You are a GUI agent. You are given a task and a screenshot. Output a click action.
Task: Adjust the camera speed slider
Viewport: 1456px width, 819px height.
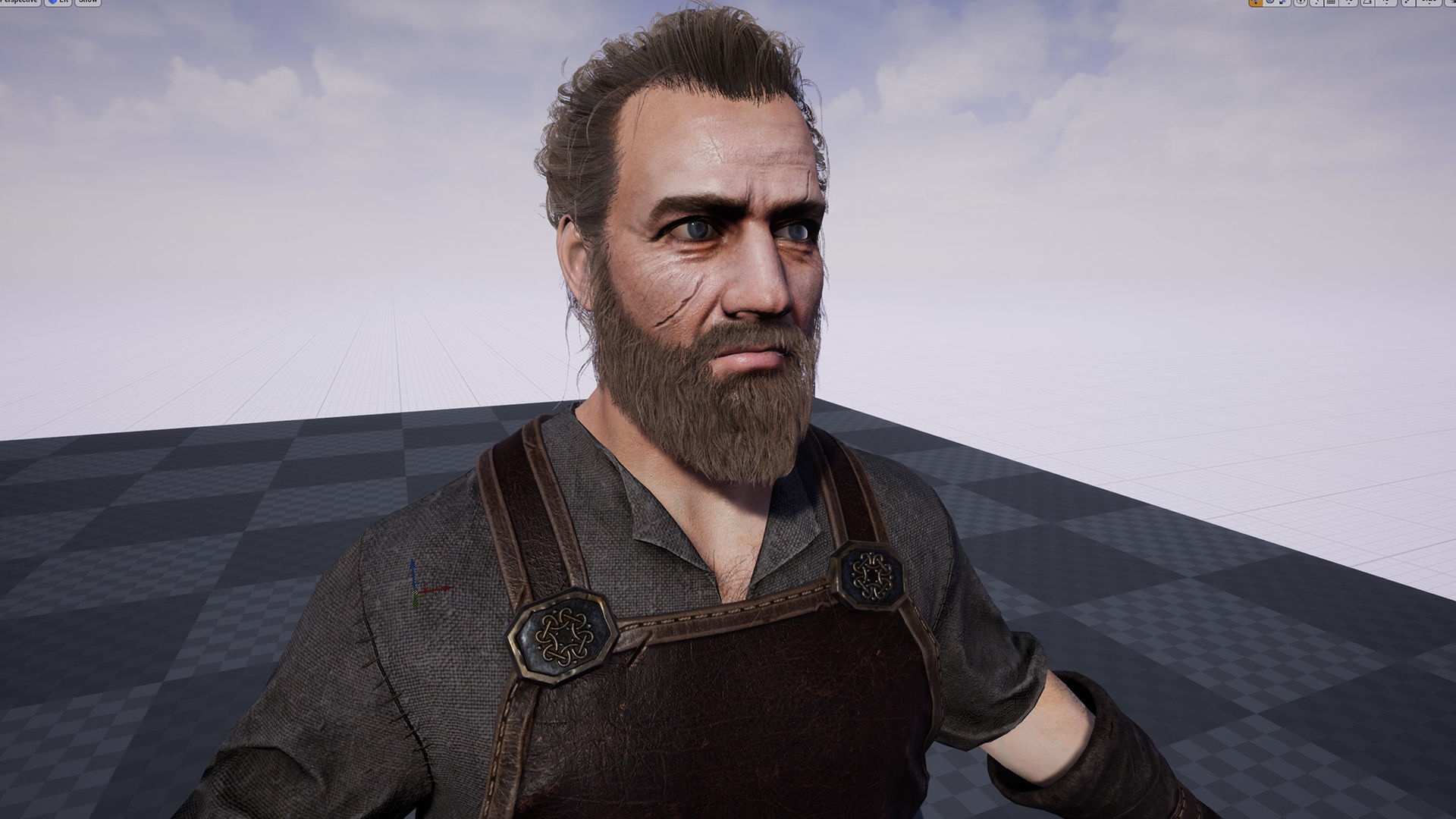[1429, 3]
